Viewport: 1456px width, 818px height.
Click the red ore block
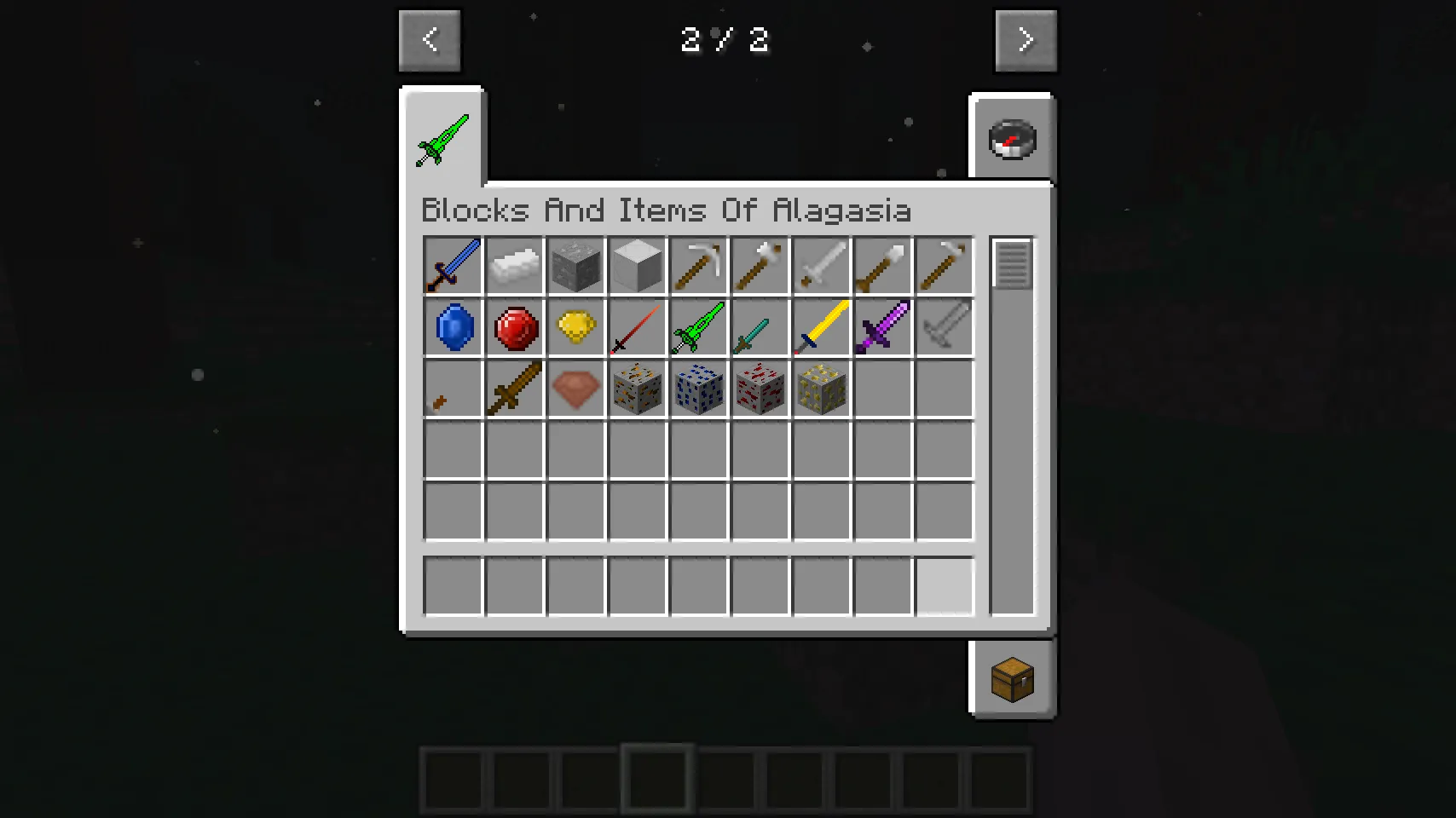pos(760,389)
